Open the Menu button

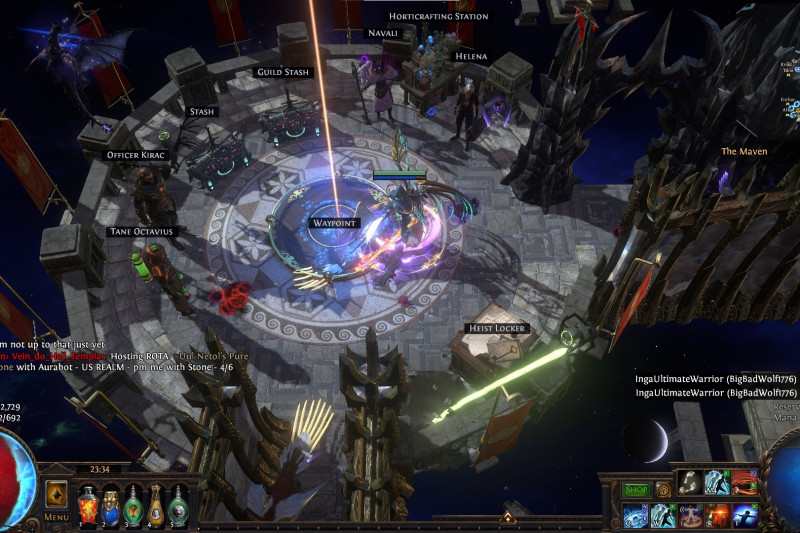(56, 517)
